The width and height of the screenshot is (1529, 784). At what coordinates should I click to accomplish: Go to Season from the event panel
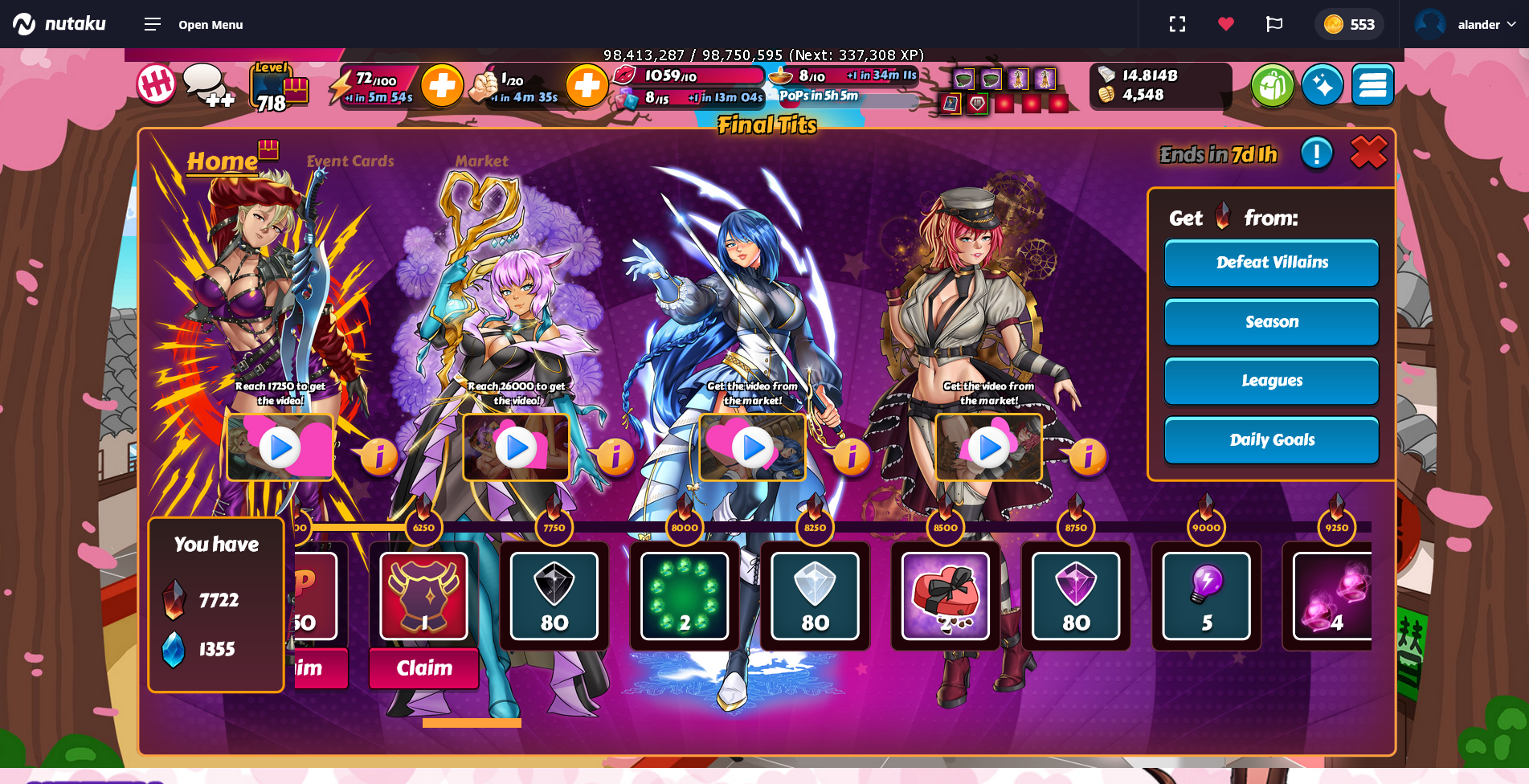point(1271,322)
